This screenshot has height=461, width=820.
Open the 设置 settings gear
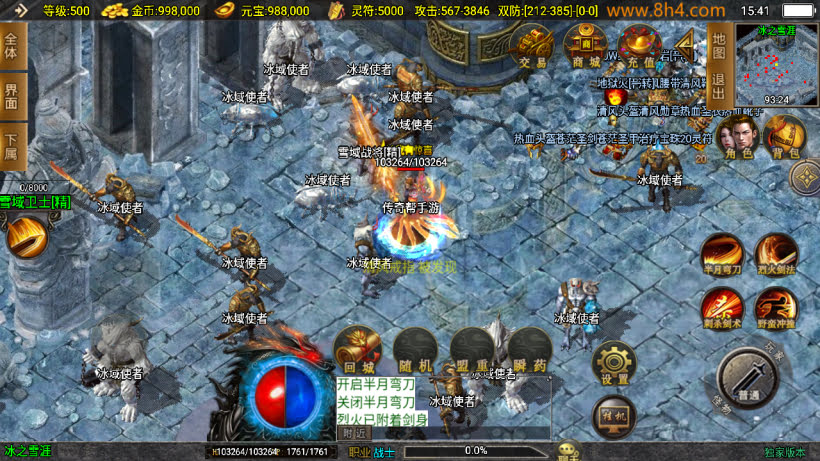click(x=615, y=366)
